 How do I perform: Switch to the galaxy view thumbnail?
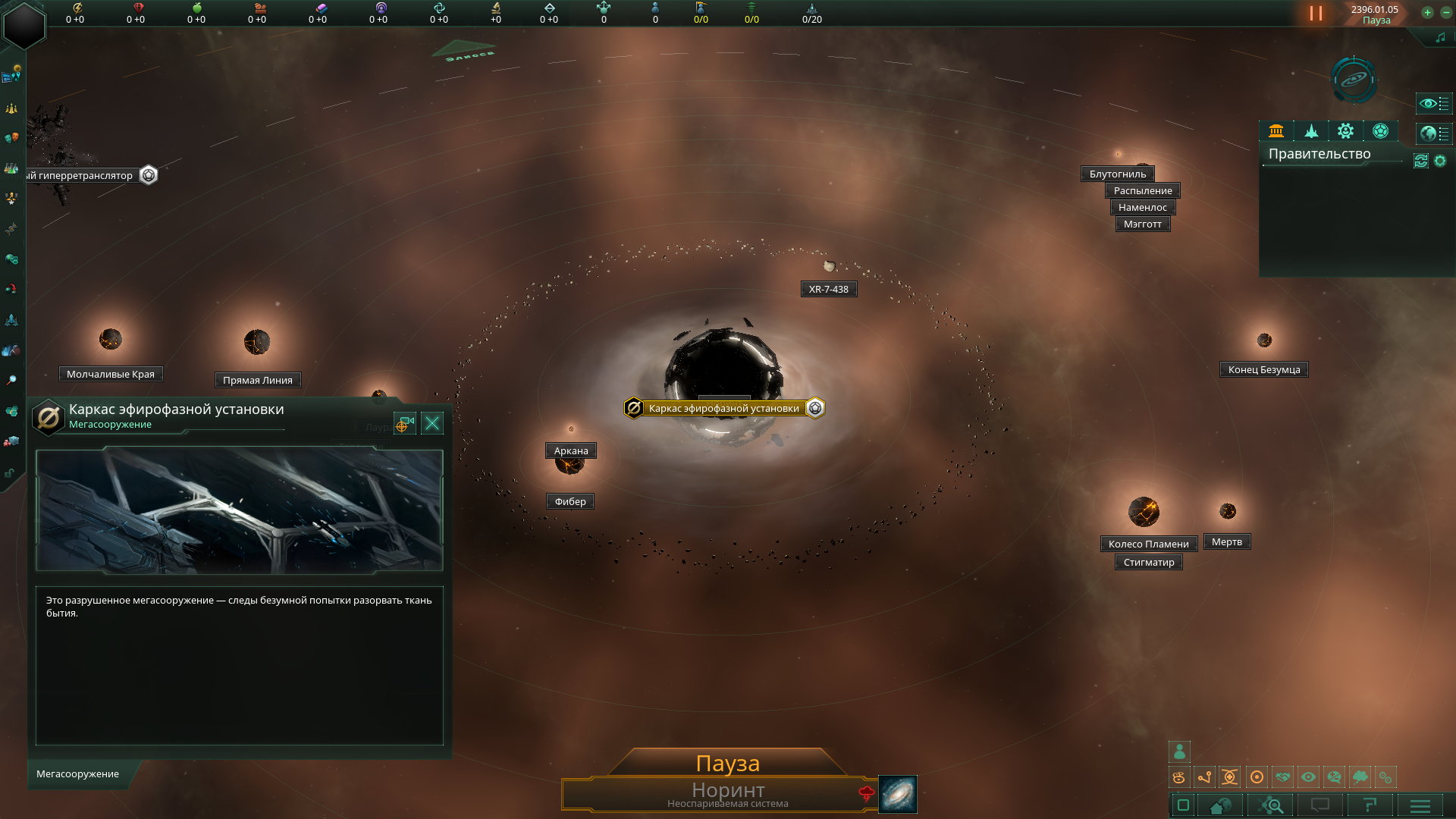pos(898,794)
